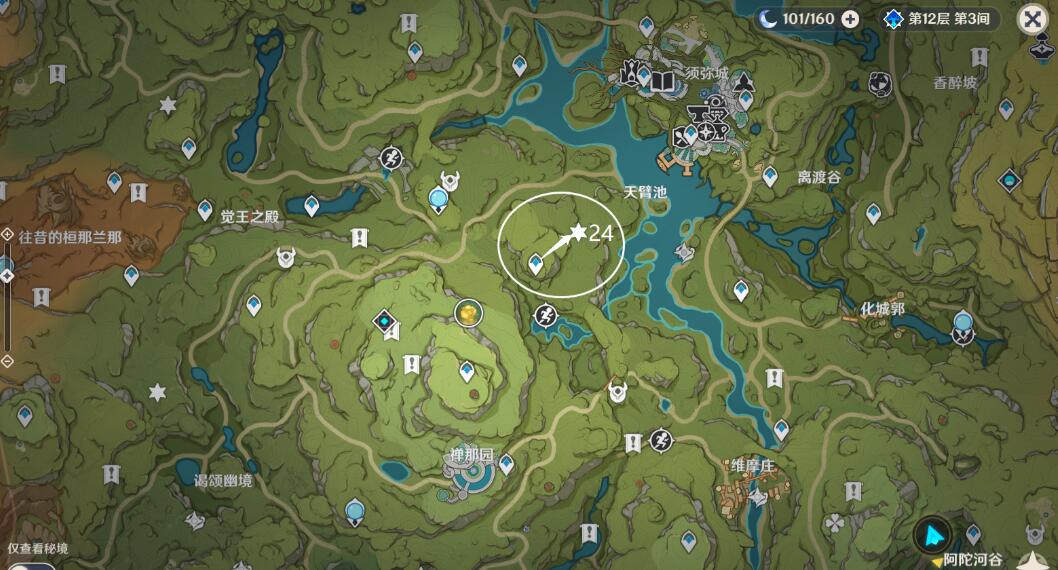Tap the plus button to replenish resin
Screen dimensions: 1058x570
pyautogui.click(x=850, y=19)
